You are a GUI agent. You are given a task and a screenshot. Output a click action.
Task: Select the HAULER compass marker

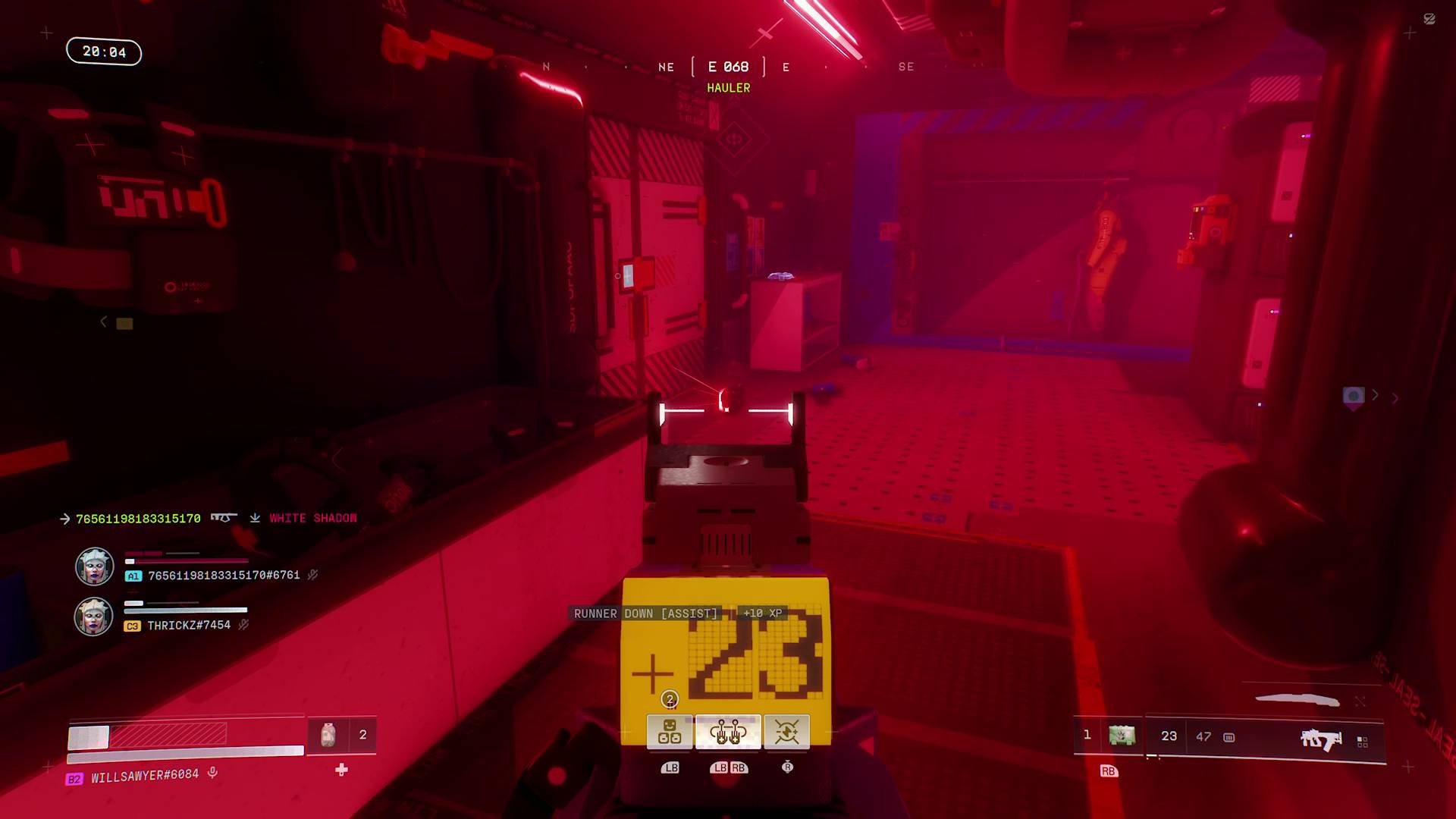point(727,88)
